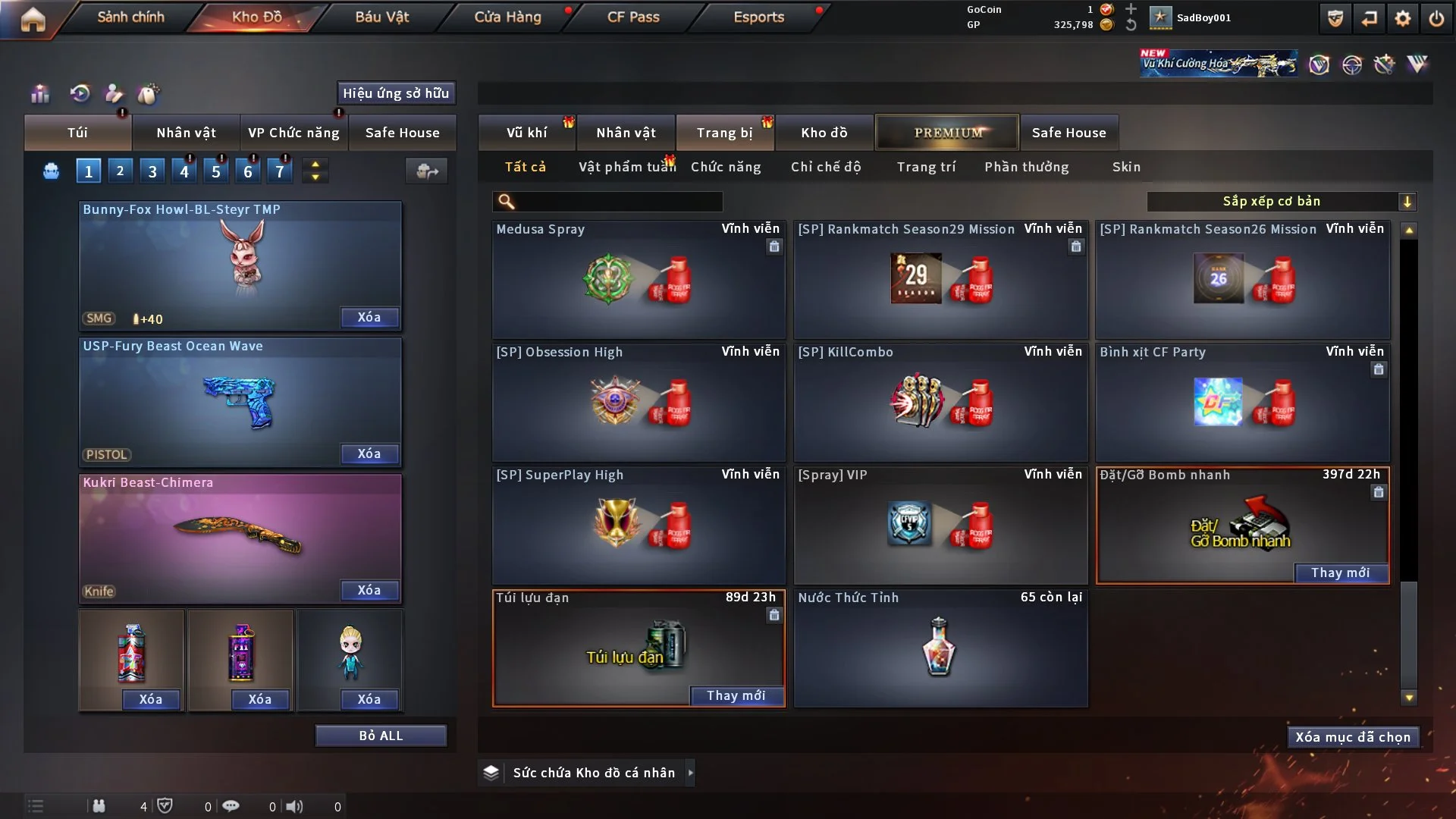Remove the Kukri Beast-Chimera knife with Xóa
Viewport: 1456px width, 819px height.
pos(369,591)
